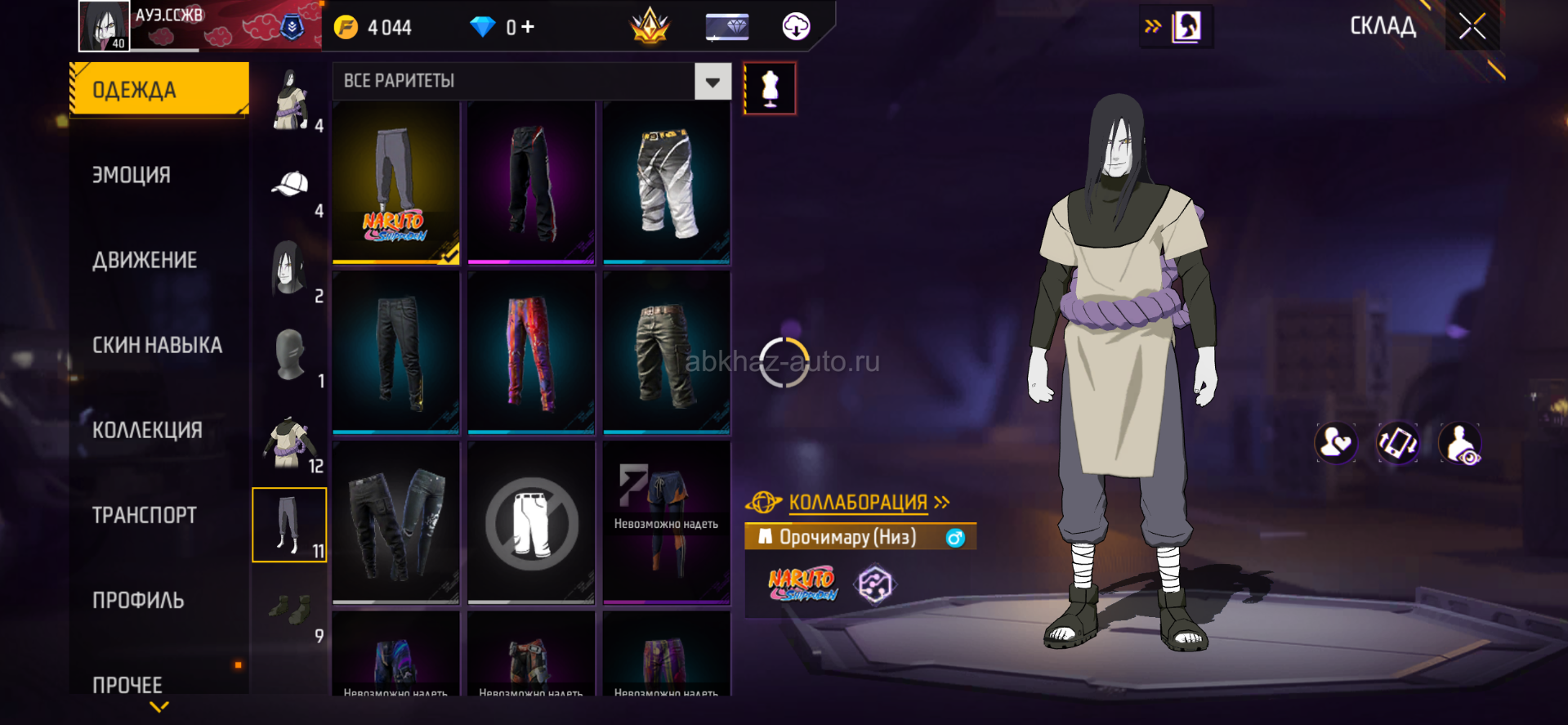1568x725 pixels.
Task: Select the no-pants unequip slot
Action: (x=531, y=523)
